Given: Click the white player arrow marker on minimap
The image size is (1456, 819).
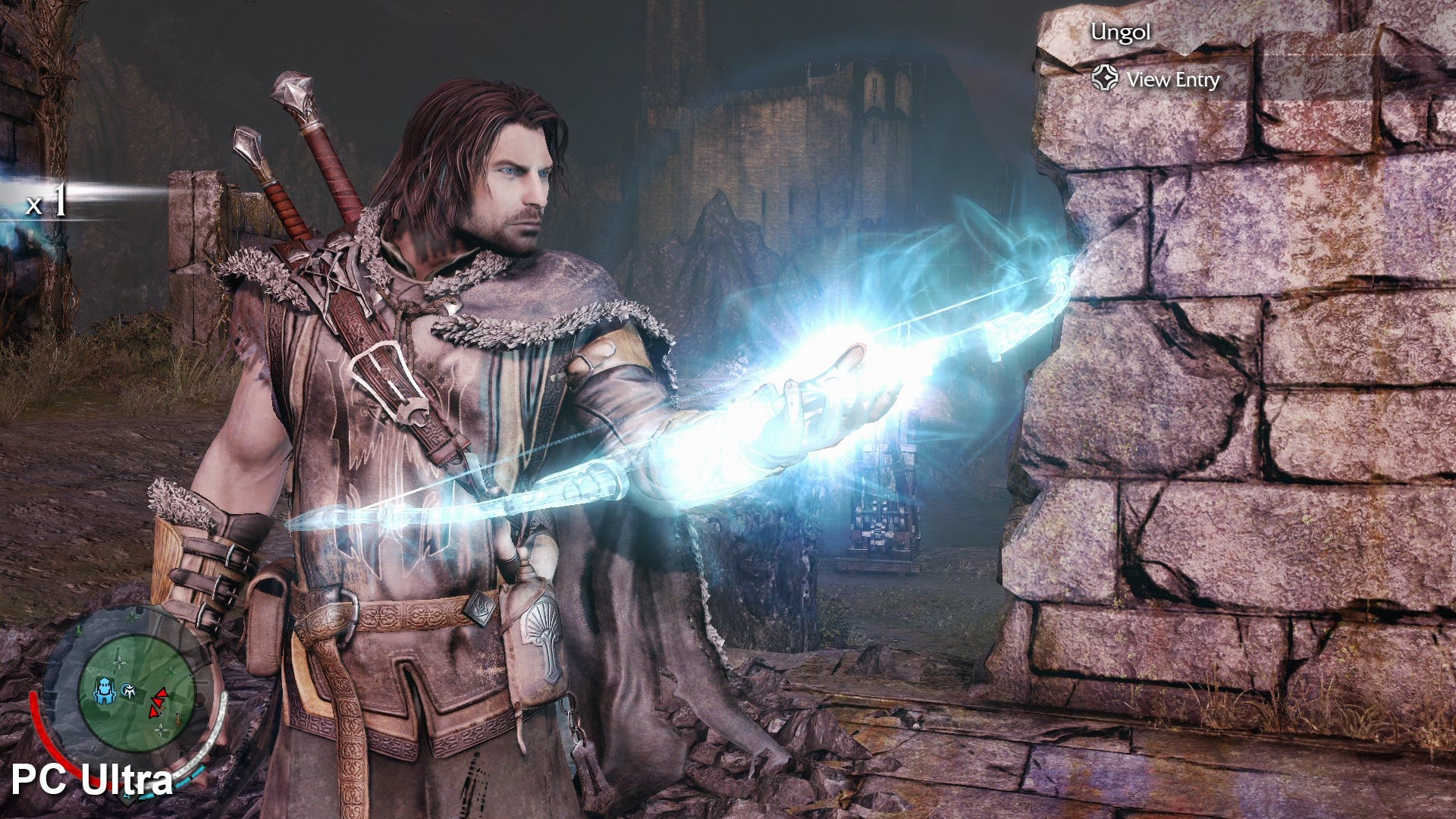Looking at the screenshot, I should click(129, 692).
